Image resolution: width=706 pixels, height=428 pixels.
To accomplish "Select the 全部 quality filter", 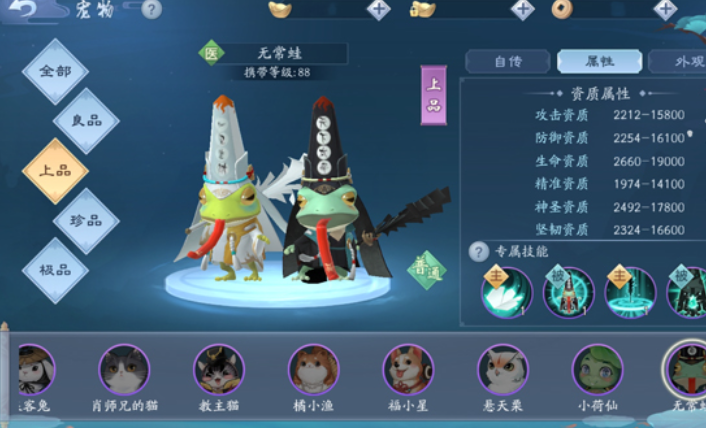I will (x=56, y=72).
